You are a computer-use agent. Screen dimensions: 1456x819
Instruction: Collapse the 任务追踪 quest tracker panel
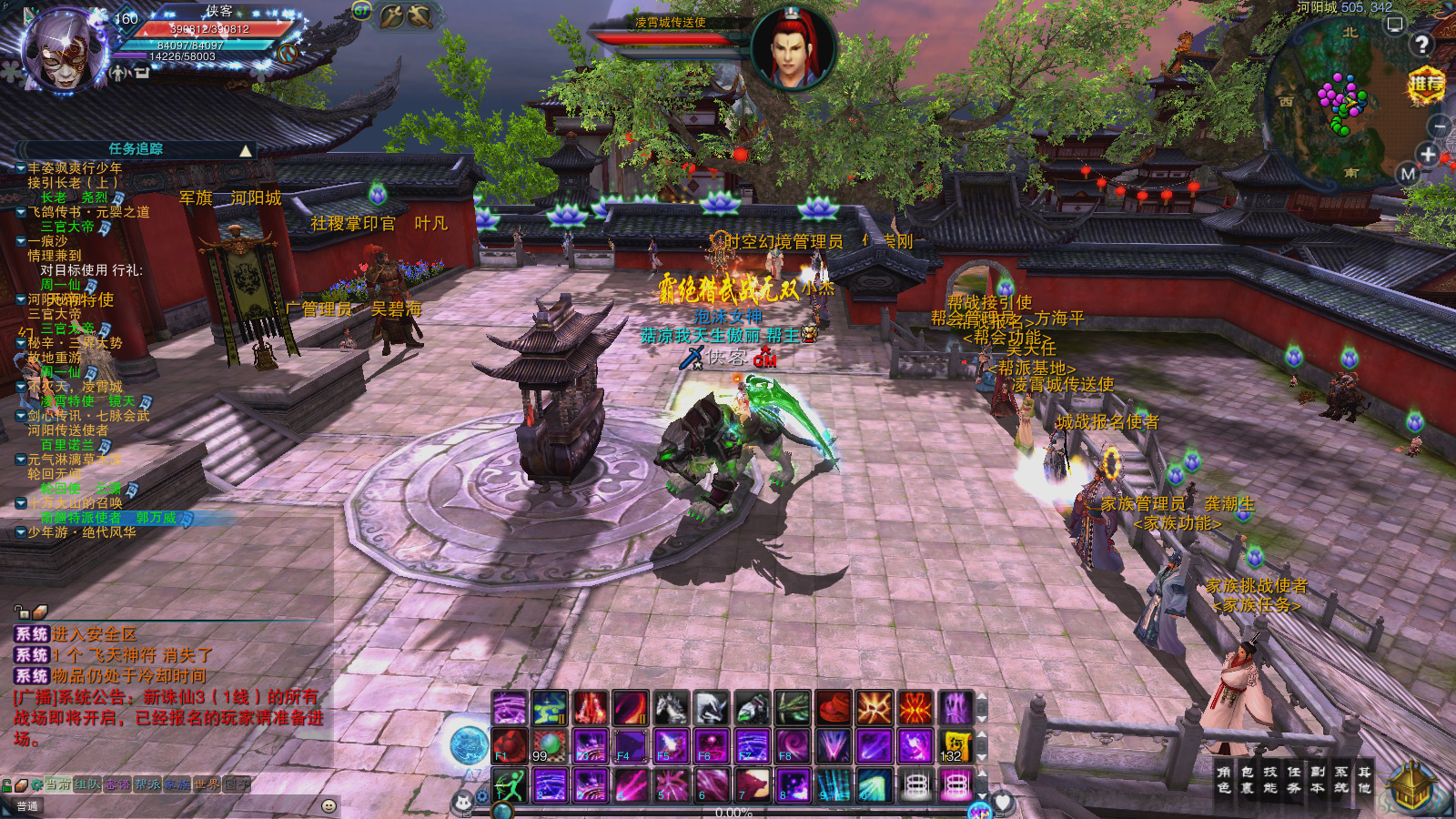pyautogui.click(x=246, y=150)
